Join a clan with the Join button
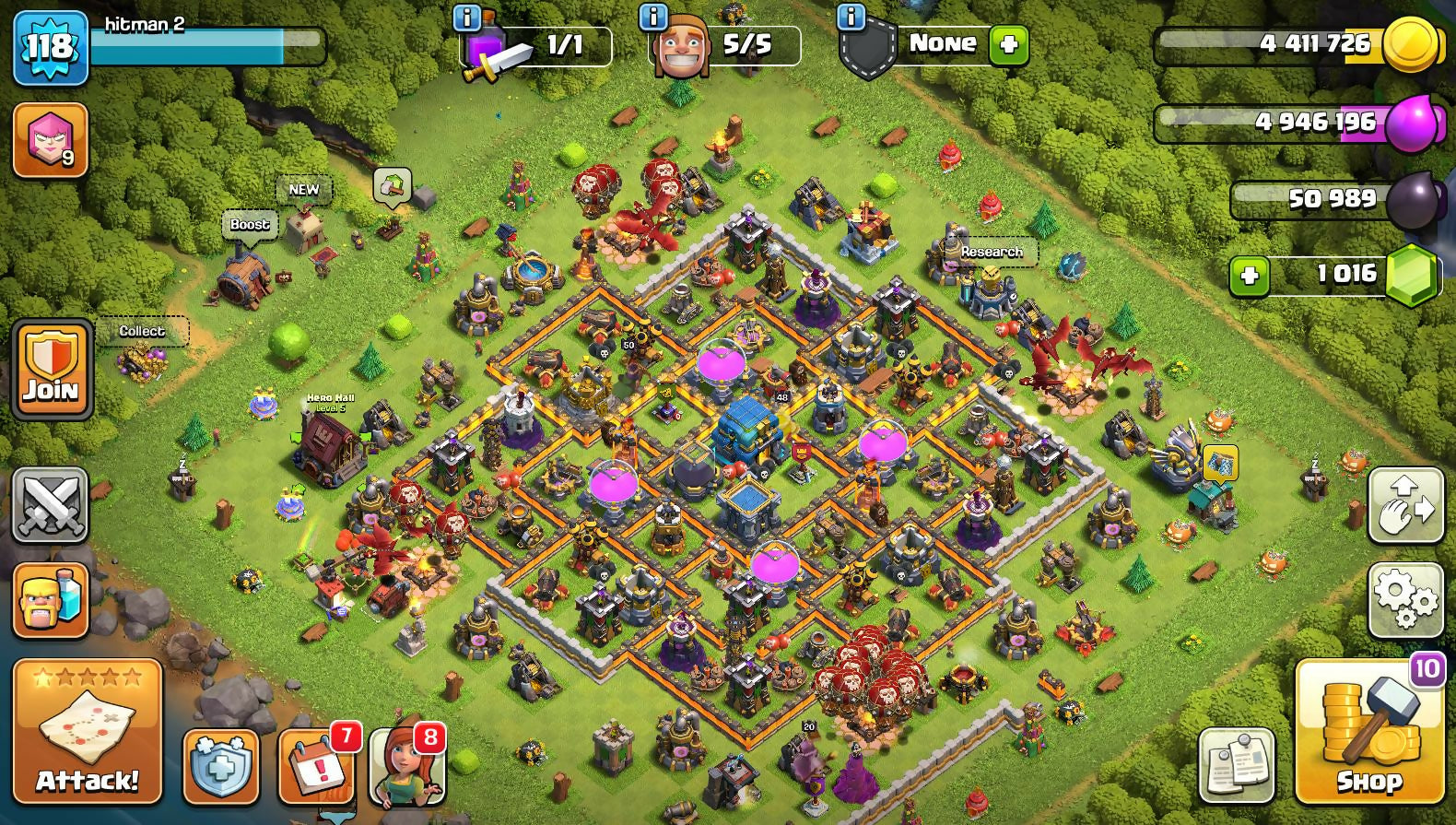Image resolution: width=1456 pixels, height=825 pixels. 52,369
